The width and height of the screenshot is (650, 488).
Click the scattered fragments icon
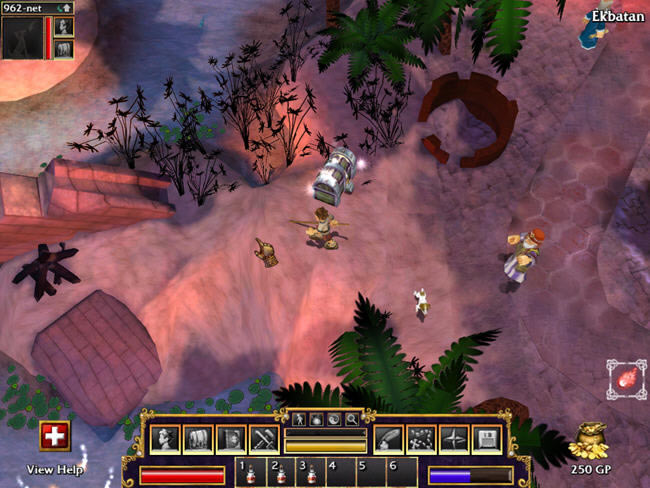click(x=421, y=439)
